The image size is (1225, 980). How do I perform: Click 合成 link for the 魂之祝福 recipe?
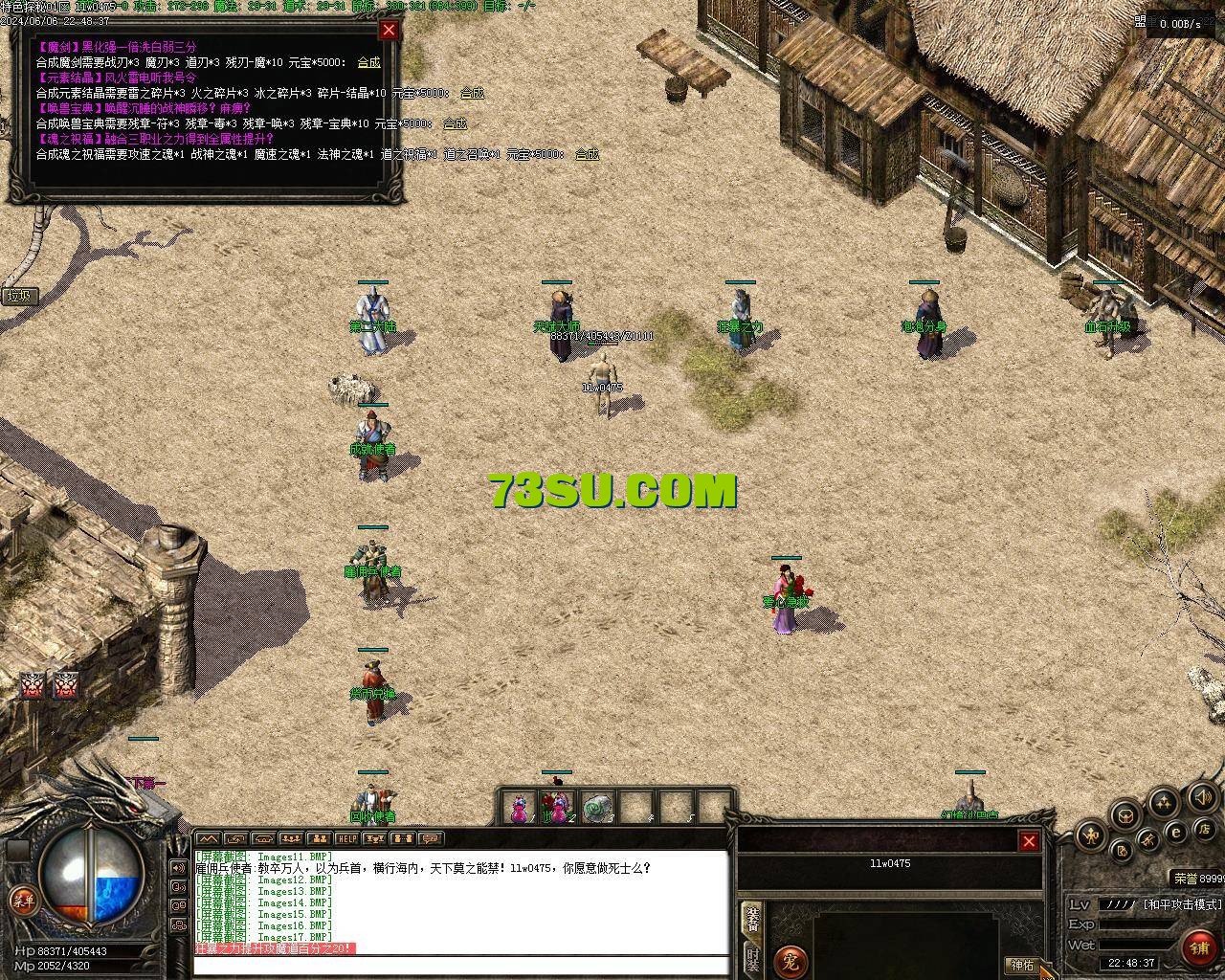[x=587, y=154]
